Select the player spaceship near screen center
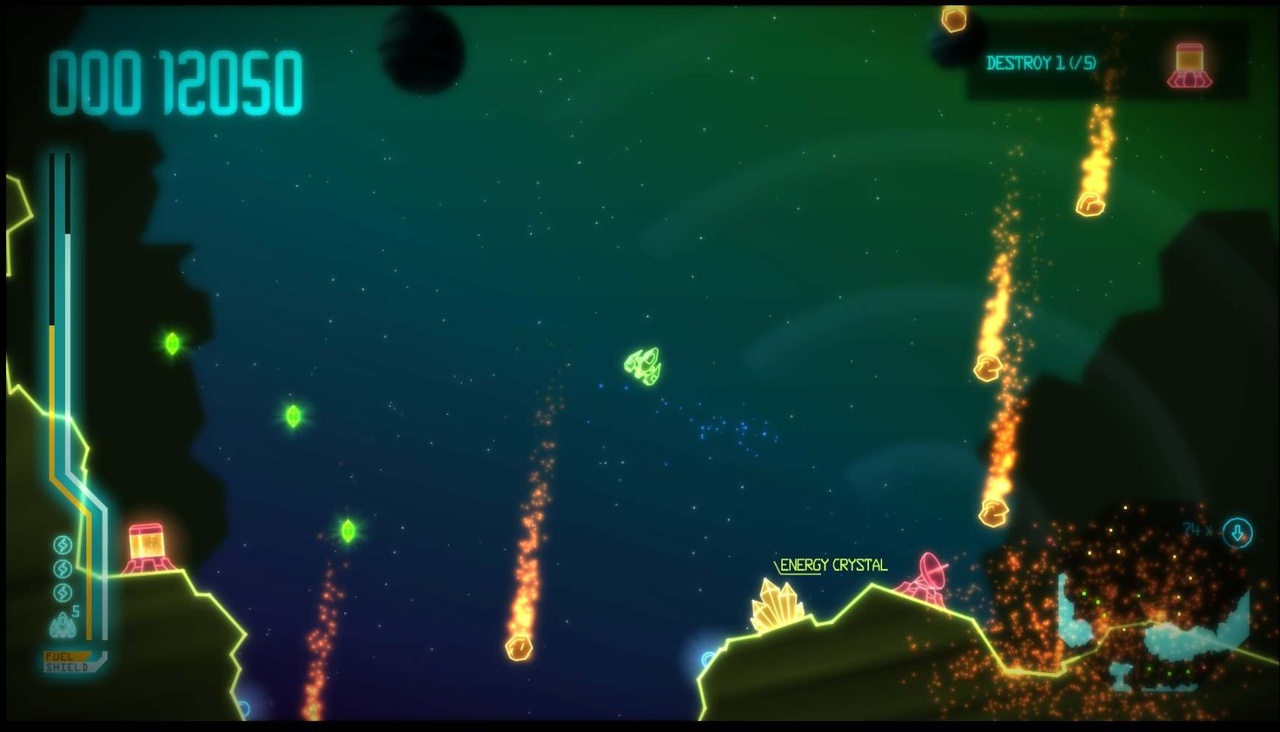The image size is (1280, 732). (x=643, y=365)
